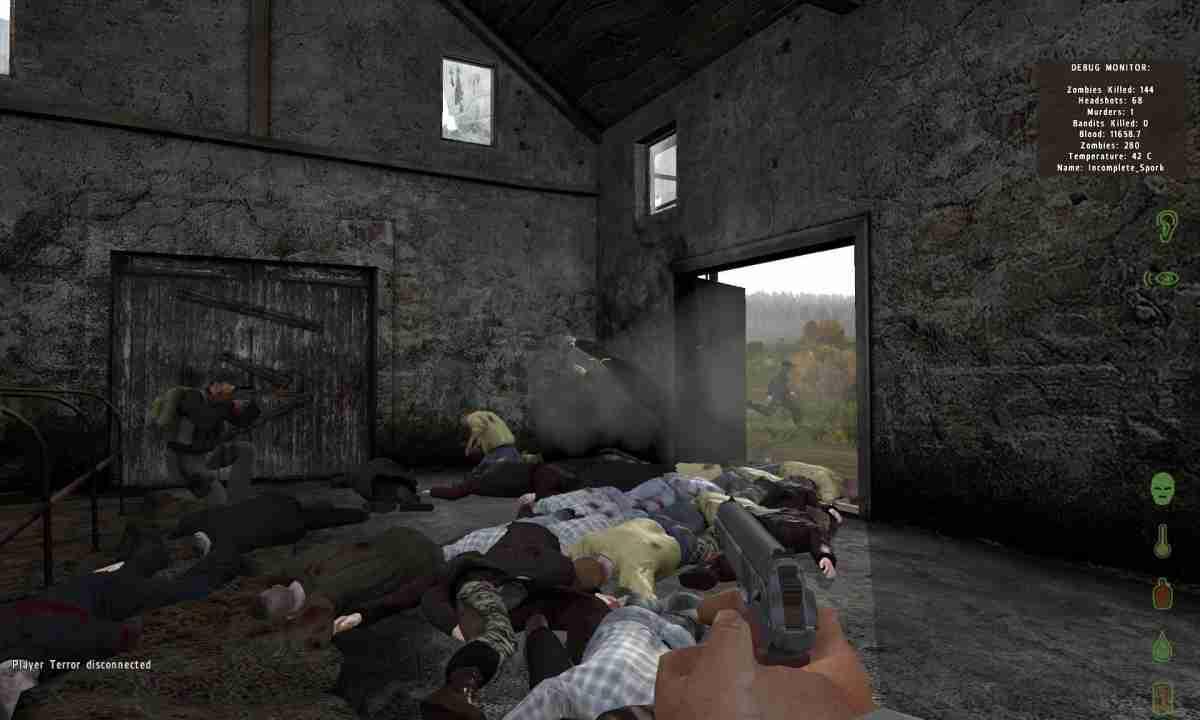The height and width of the screenshot is (720, 1200).
Task: Click the thermometer temperature icon
Action: [x=1162, y=541]
